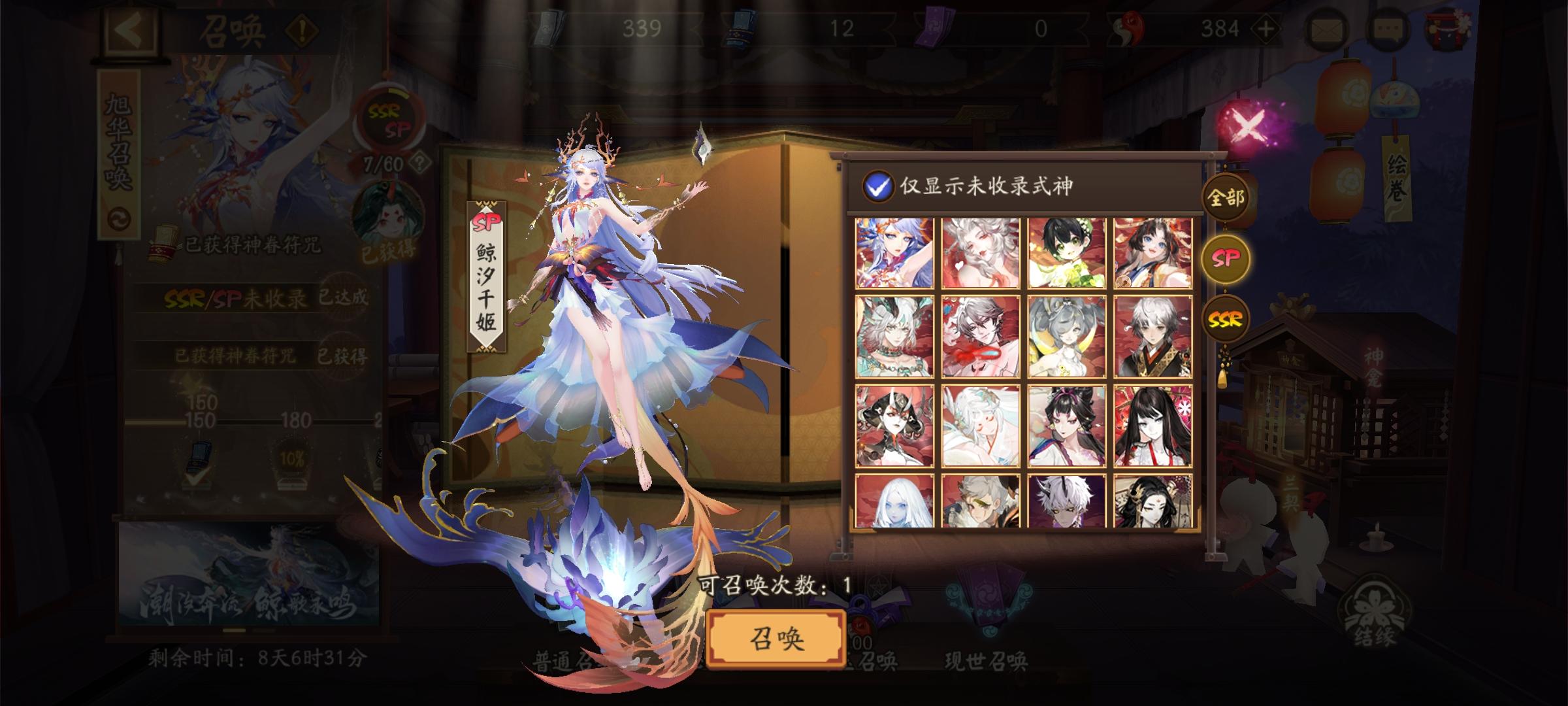The height and width of the screenshot is (706, 1568).
Task: Enable the SP filter toggle
Action: [x=1224, y=260]
